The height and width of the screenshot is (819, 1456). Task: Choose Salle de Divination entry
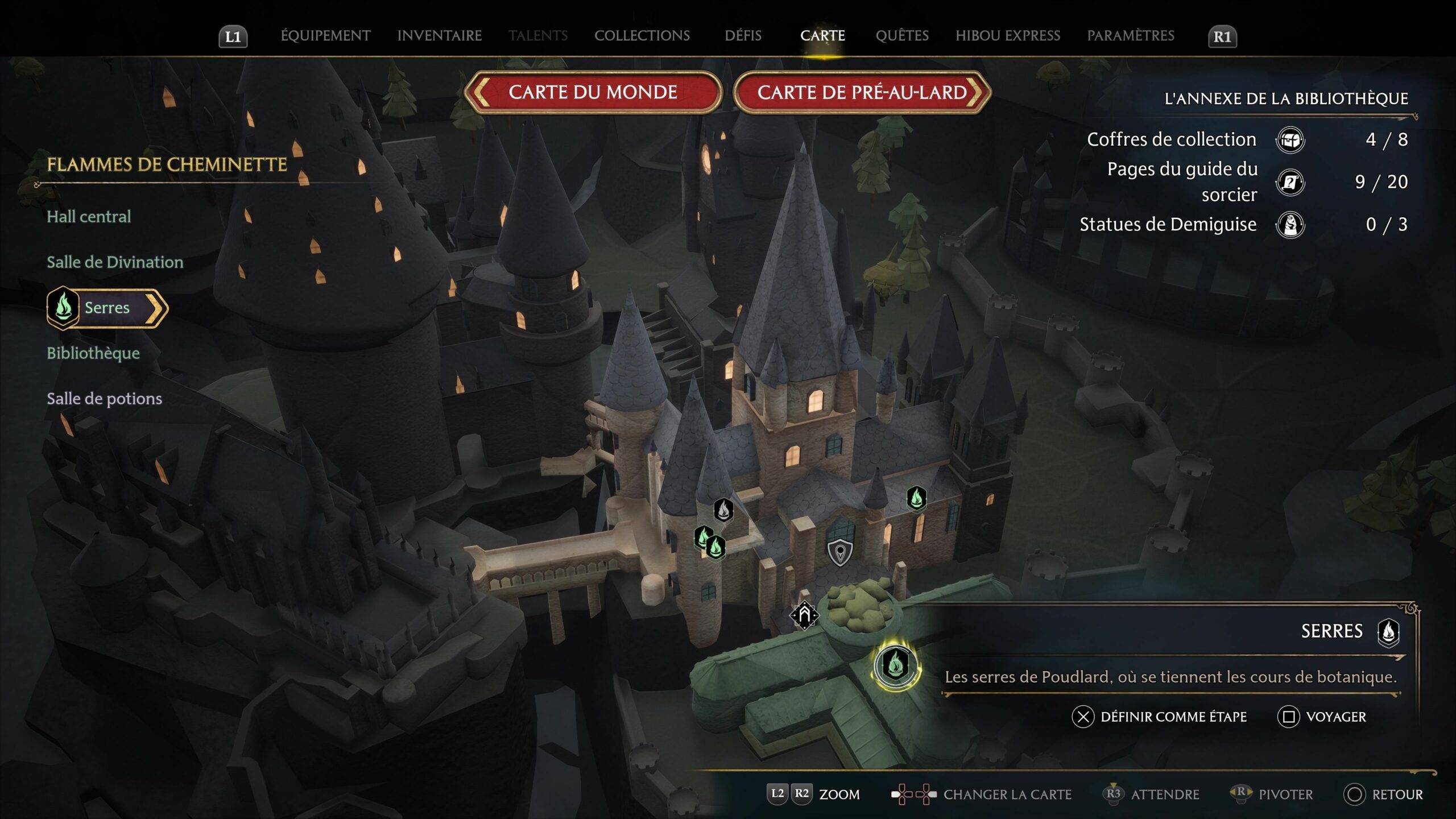click(x=115, y=262)
